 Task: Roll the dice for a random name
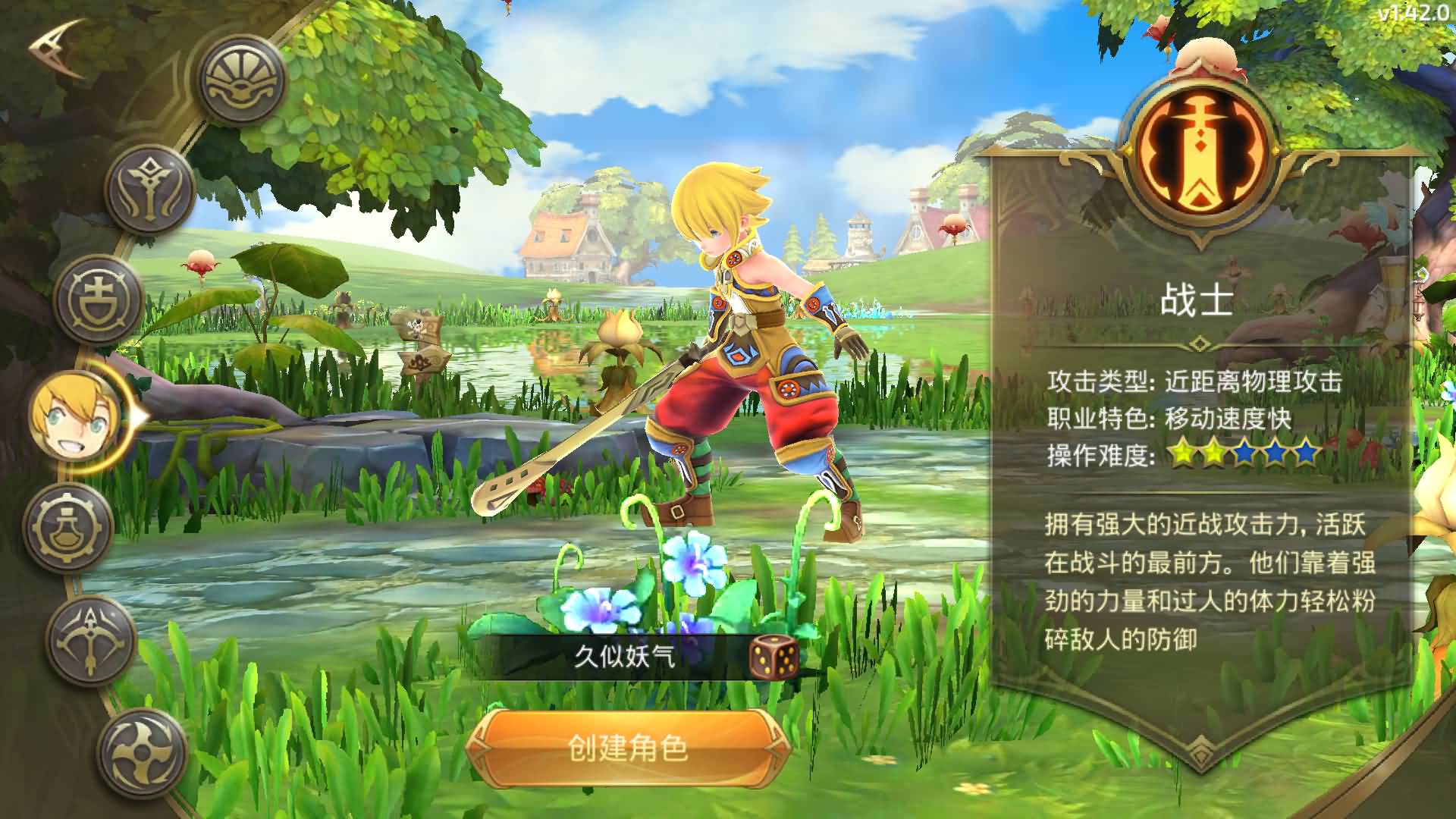click(774, 657)
